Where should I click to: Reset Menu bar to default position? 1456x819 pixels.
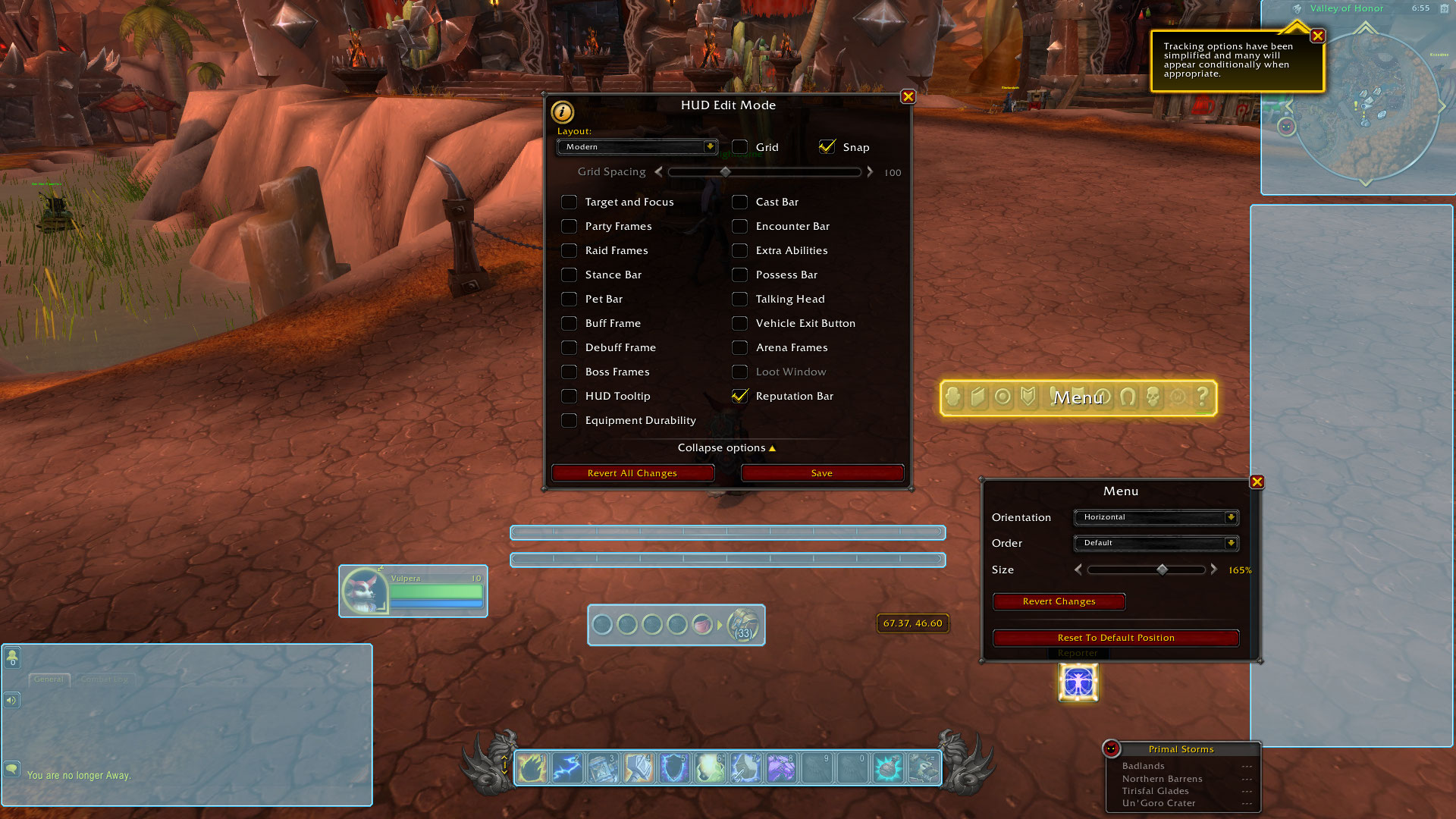(1116, 638)
